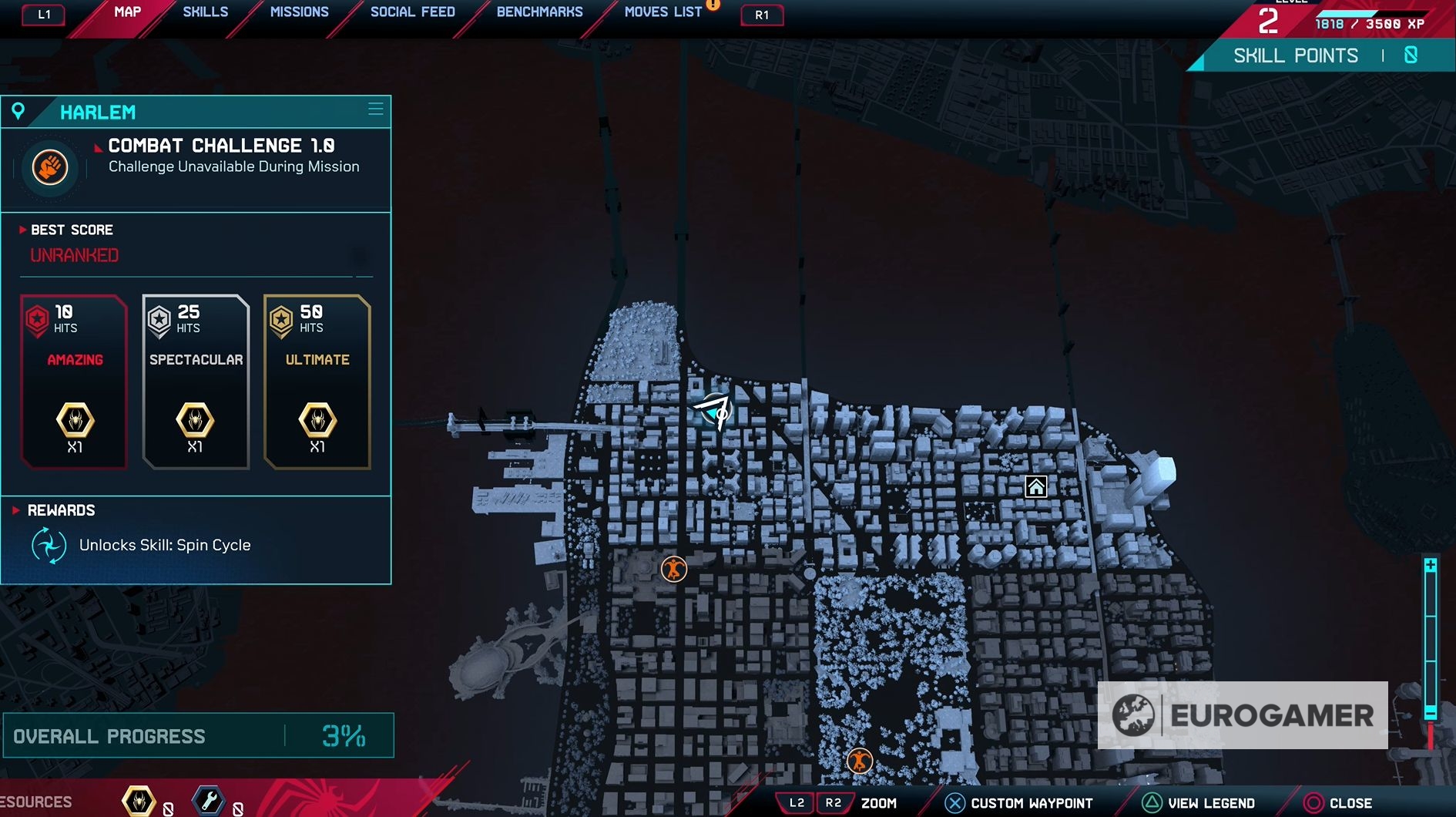Open the Moves List tab
The image size is (1456, 817).
click(663, 12)
